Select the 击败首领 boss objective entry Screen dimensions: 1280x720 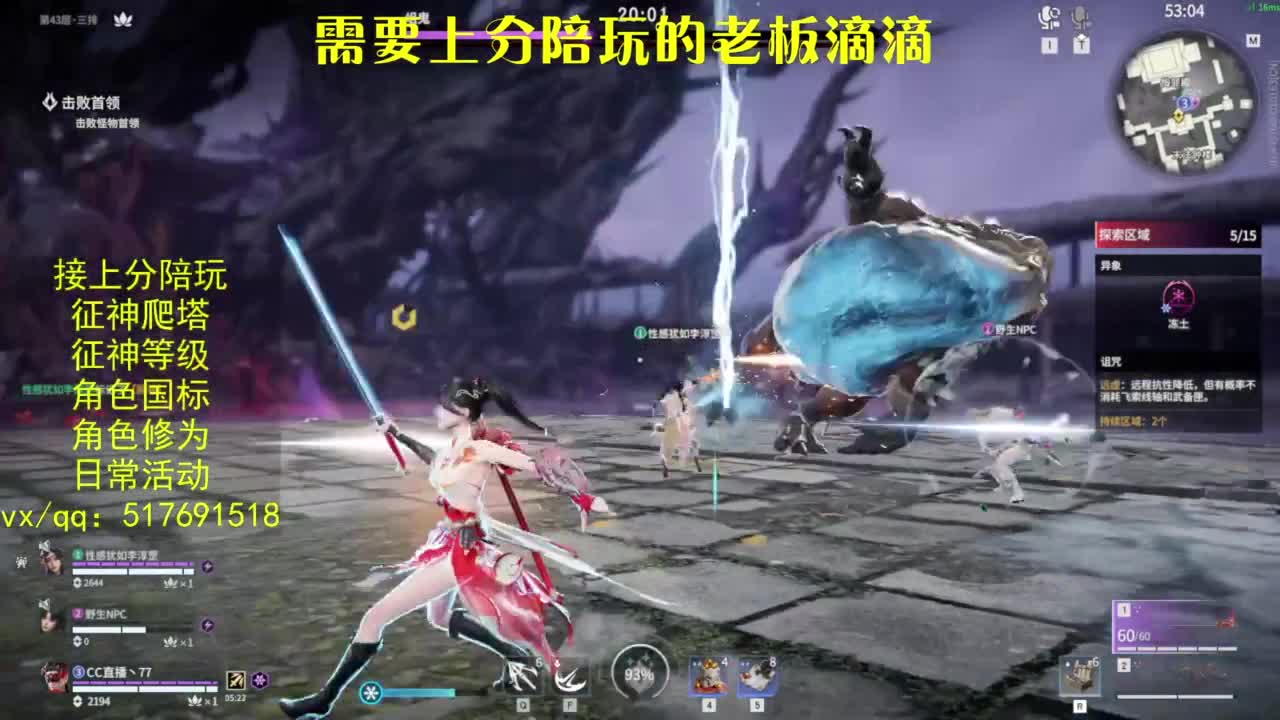click(90, 100)
